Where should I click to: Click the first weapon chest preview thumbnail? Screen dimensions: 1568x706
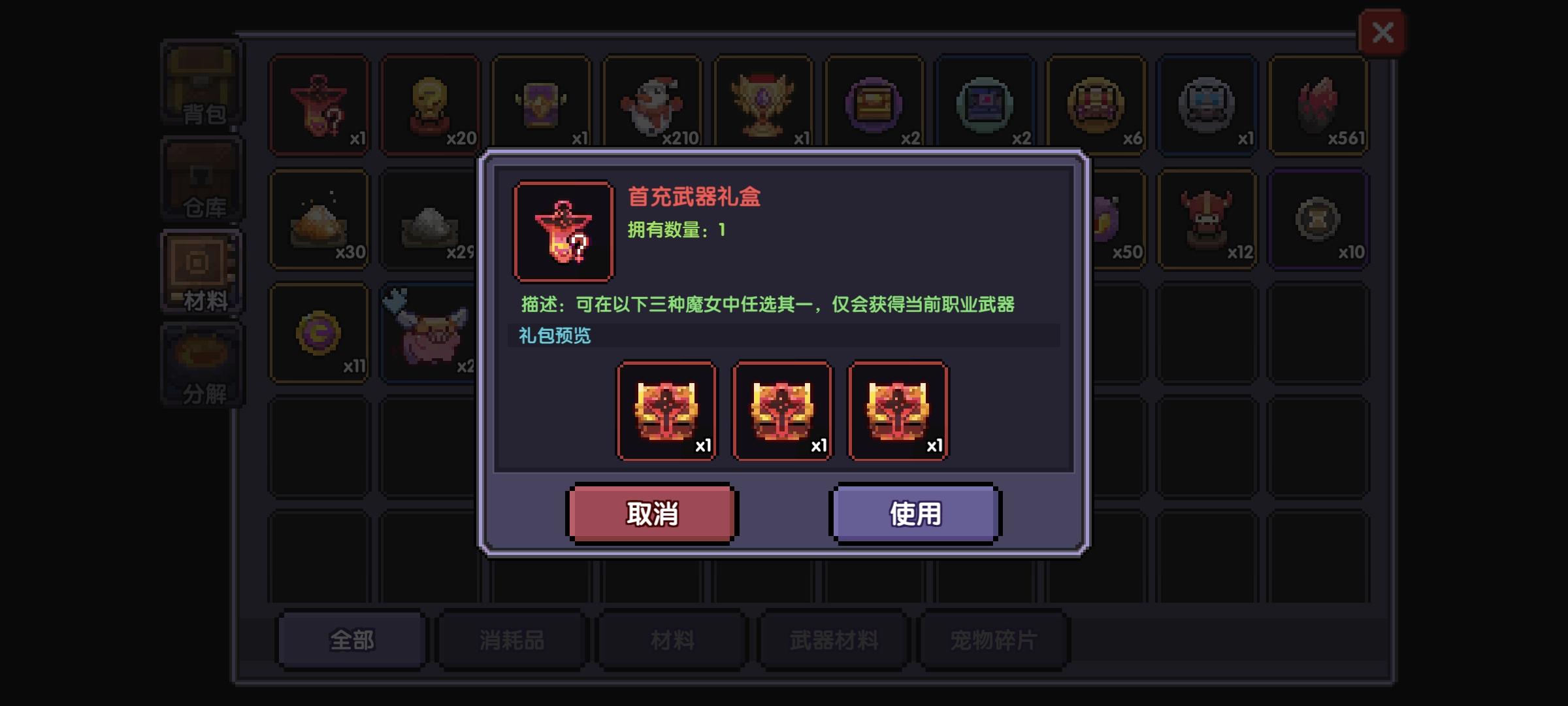[667, 411]
